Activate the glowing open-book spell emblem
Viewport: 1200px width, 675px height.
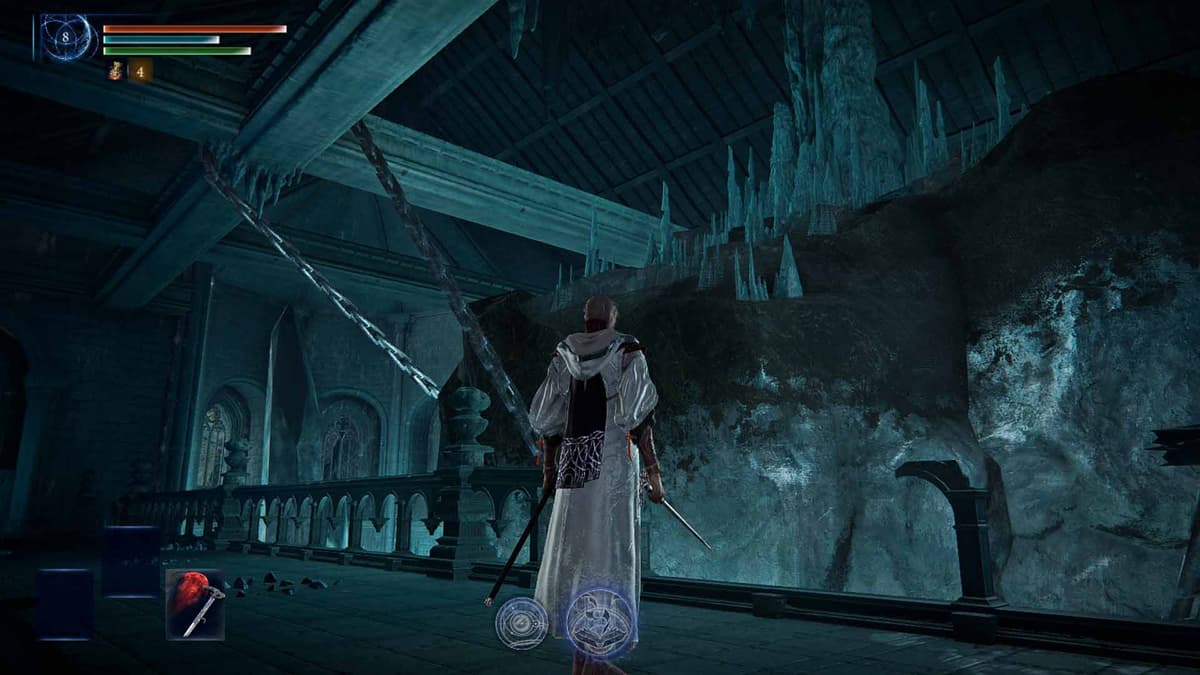tap(599, 622)
